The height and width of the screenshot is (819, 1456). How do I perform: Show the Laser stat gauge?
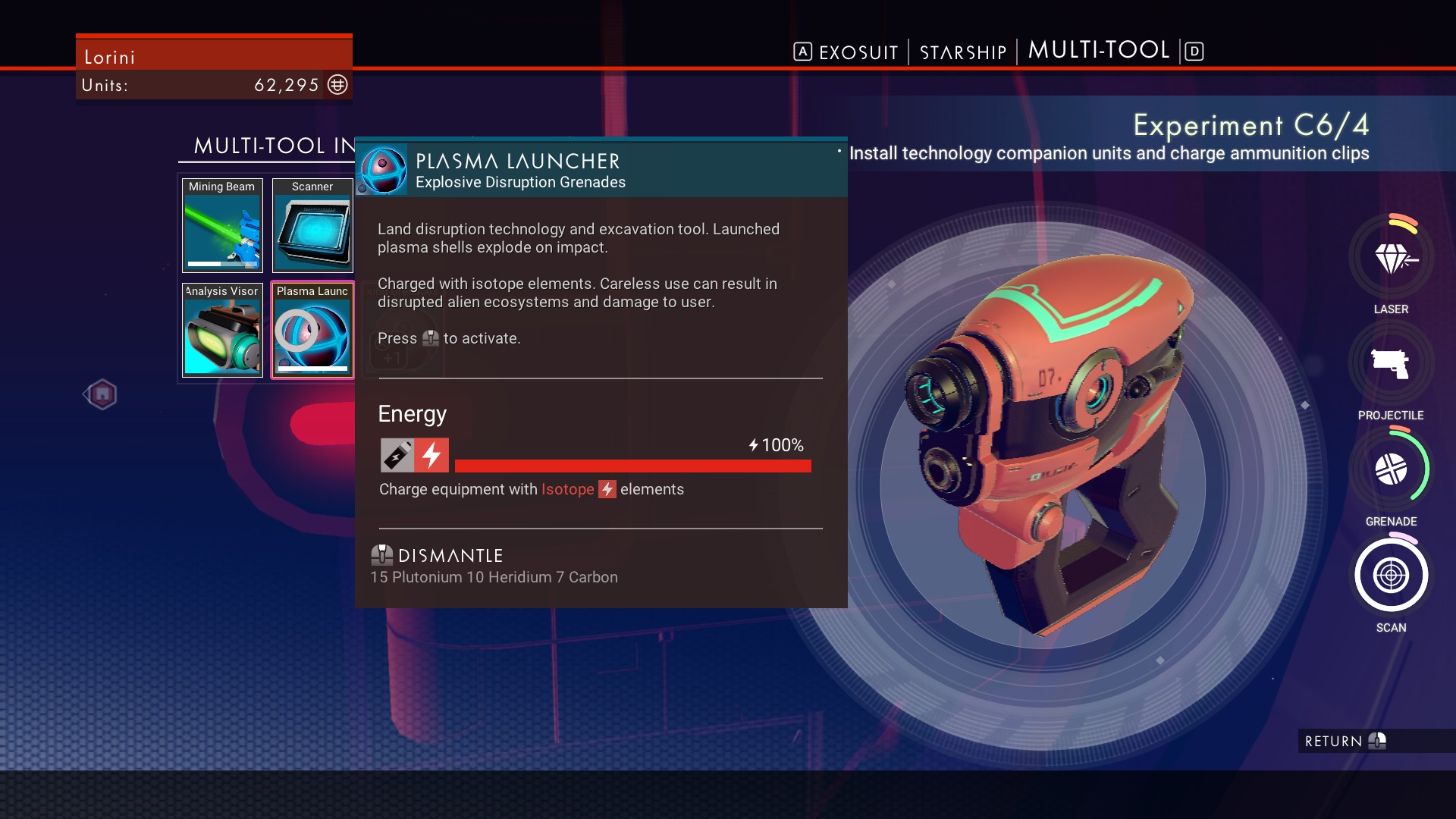click(1391, 259)
